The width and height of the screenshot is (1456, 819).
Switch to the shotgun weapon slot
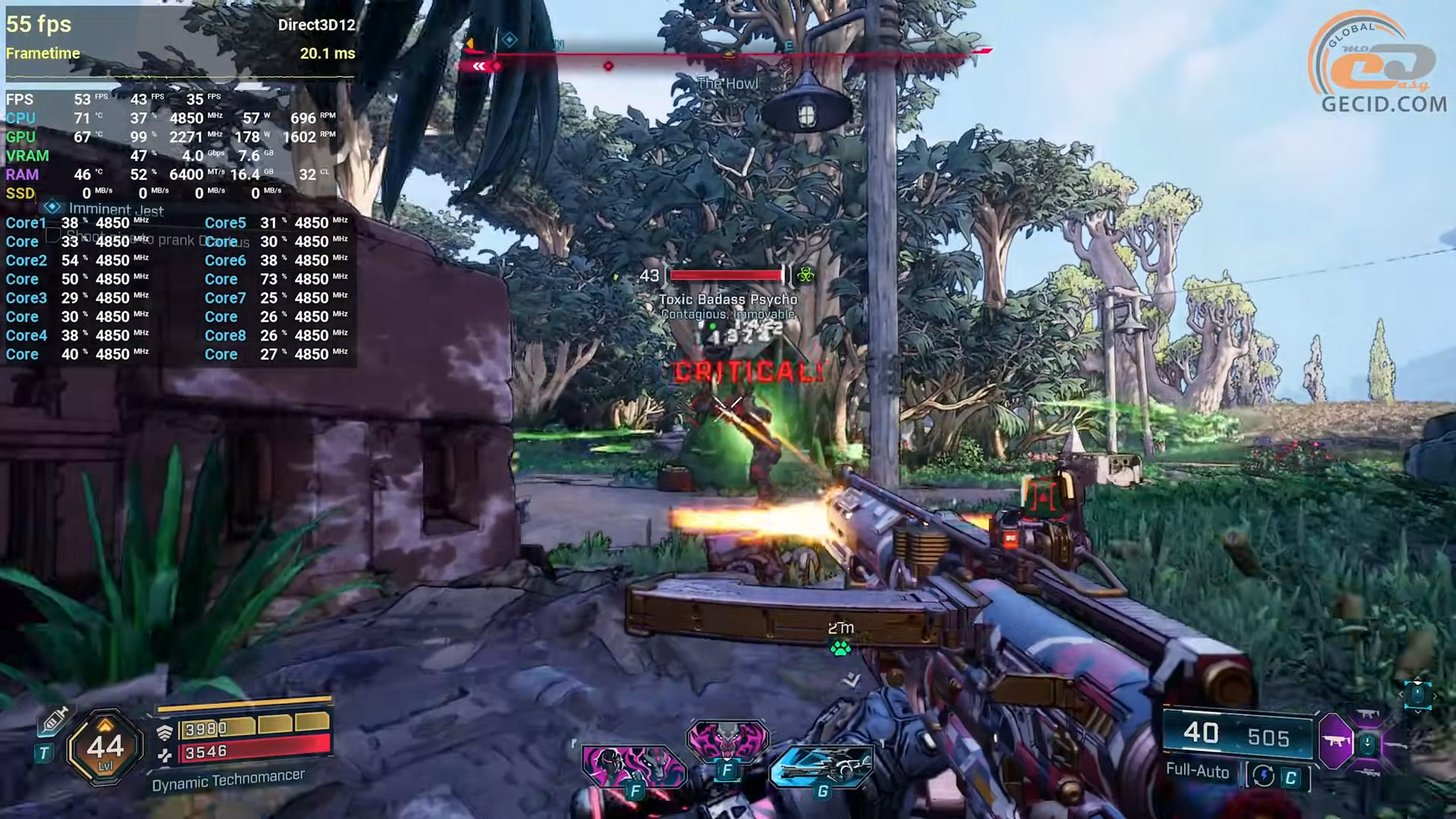1397,745
